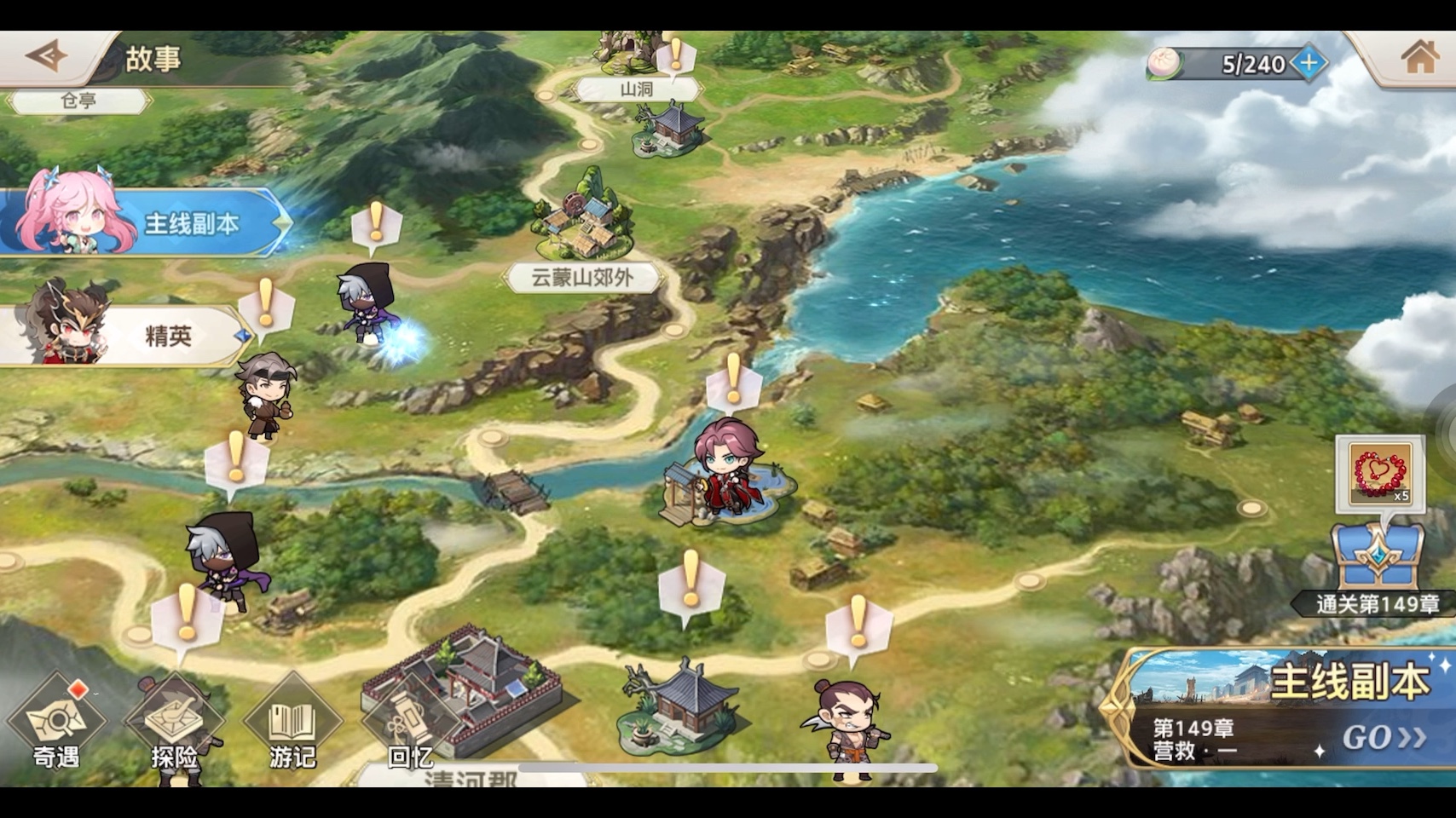The width and height of the screenshot is (1456, 818).
Task: Go back using the arrow button
Action: coord(46,57)
